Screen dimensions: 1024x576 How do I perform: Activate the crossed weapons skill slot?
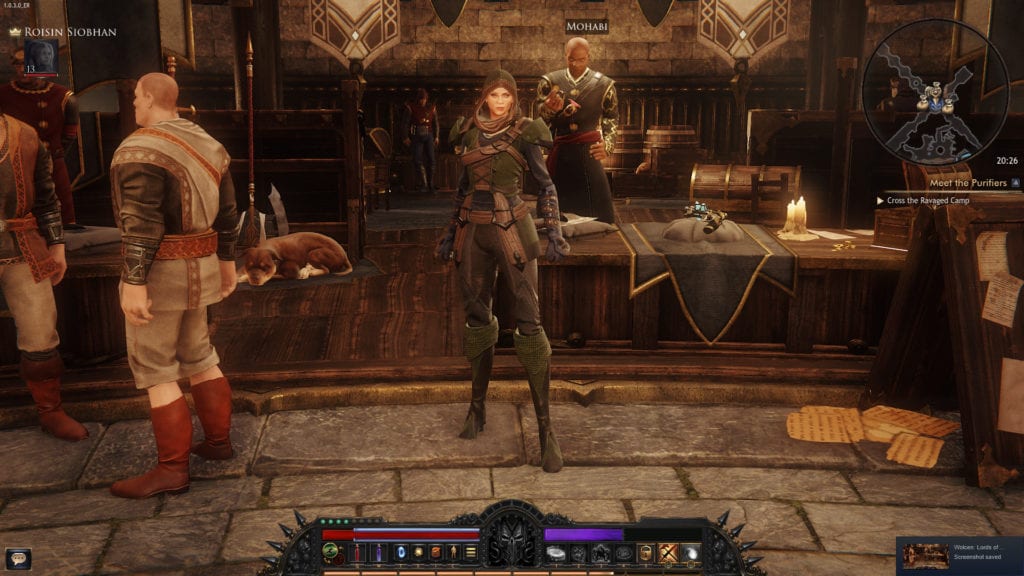click(x=668, y=553)
